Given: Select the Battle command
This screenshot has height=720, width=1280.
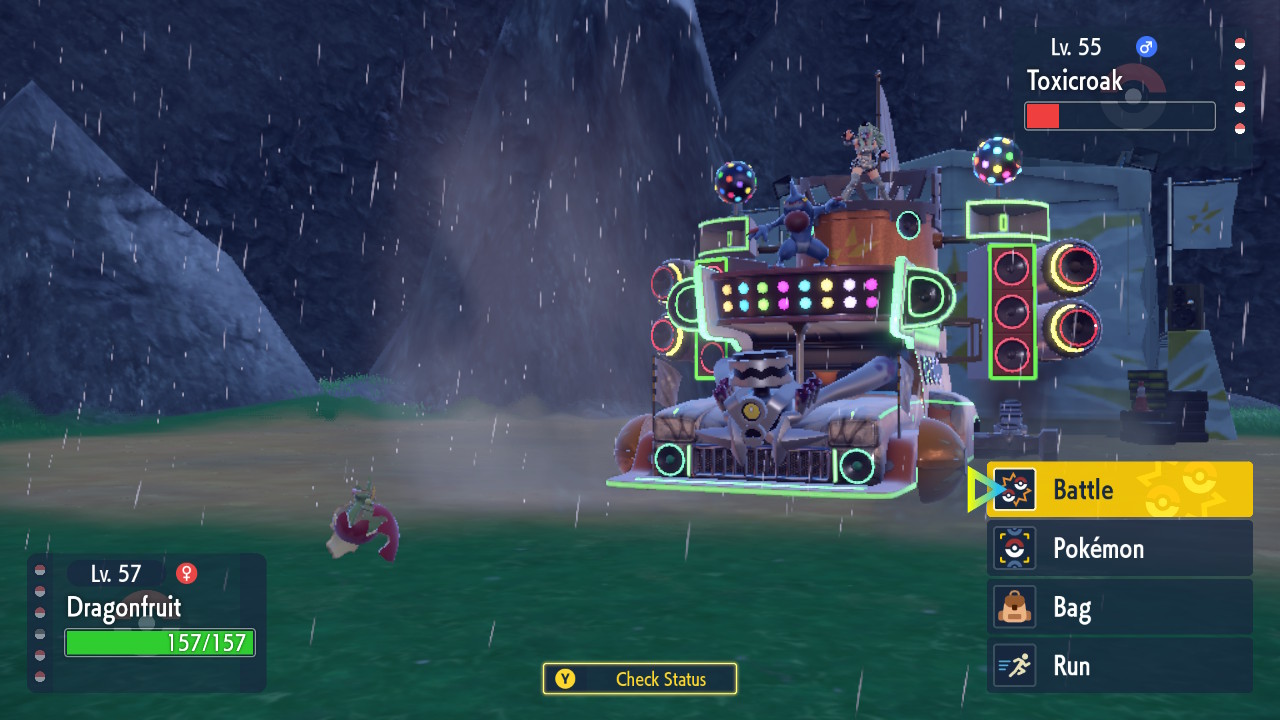Looking at the screenshot, I should [x=1119, y=490].
